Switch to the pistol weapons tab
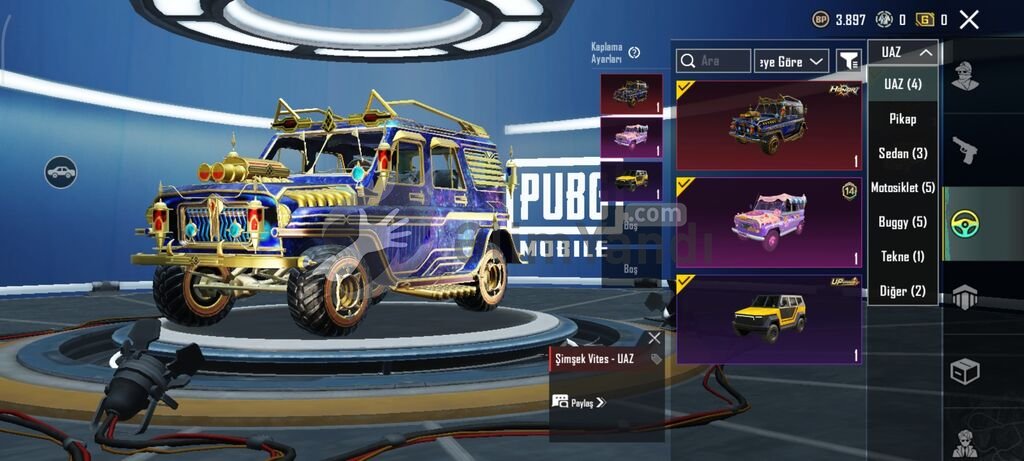Image resolution: width=1024 pixels, height=461 pixels. click(x=965, y=150)
